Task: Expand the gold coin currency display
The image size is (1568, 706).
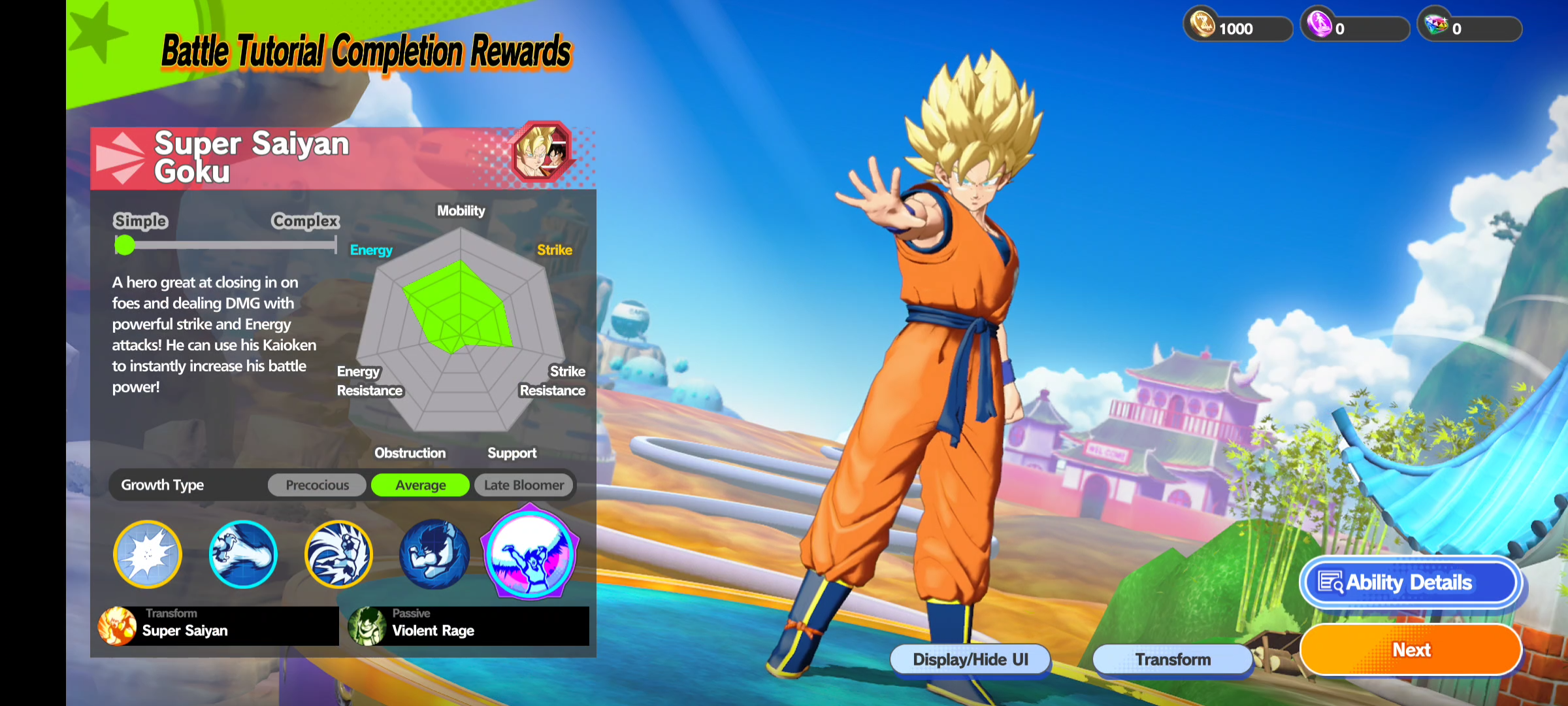Action: [x=1237, y=27]
